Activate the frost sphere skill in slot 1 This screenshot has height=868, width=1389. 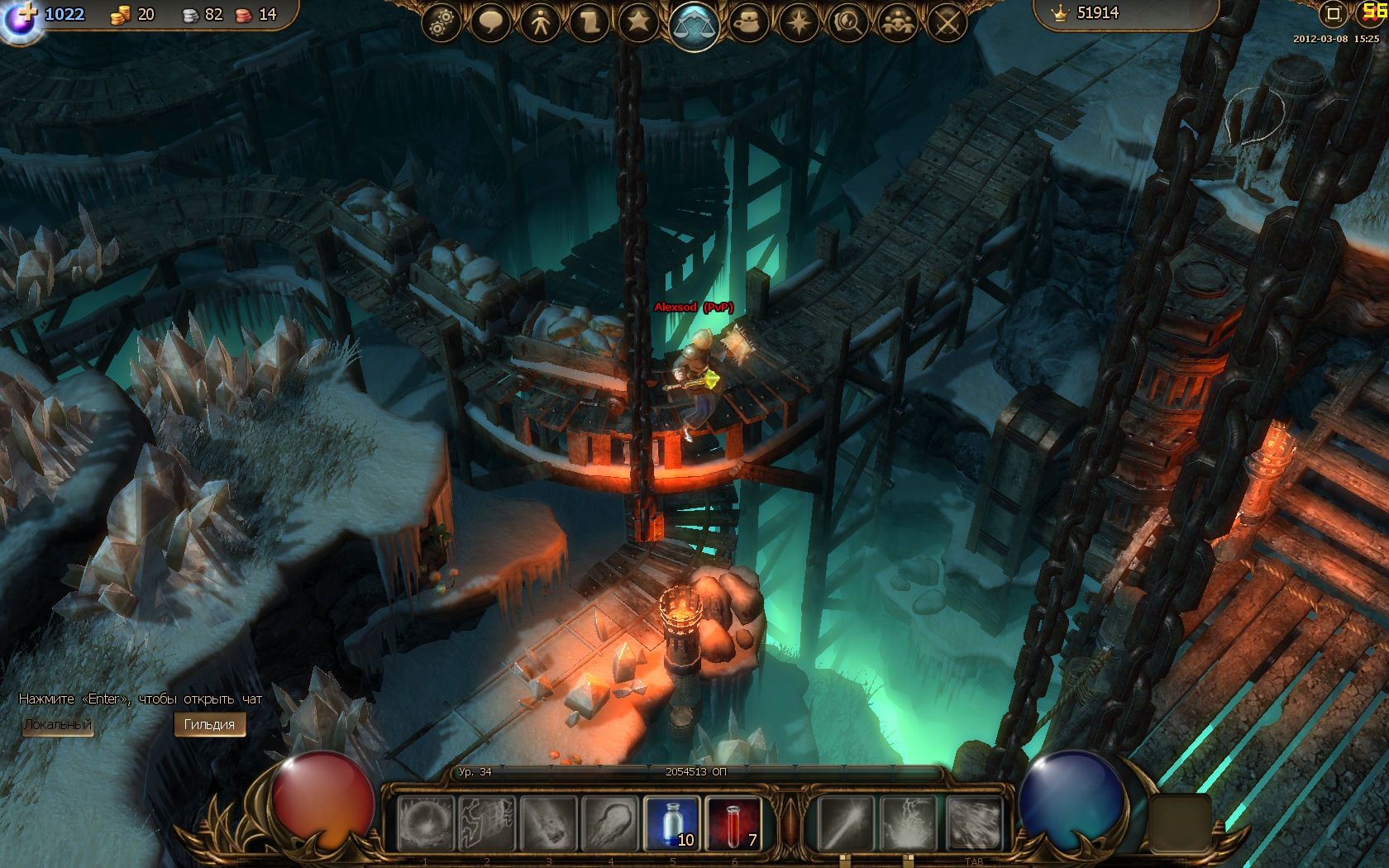click(425, 823)
